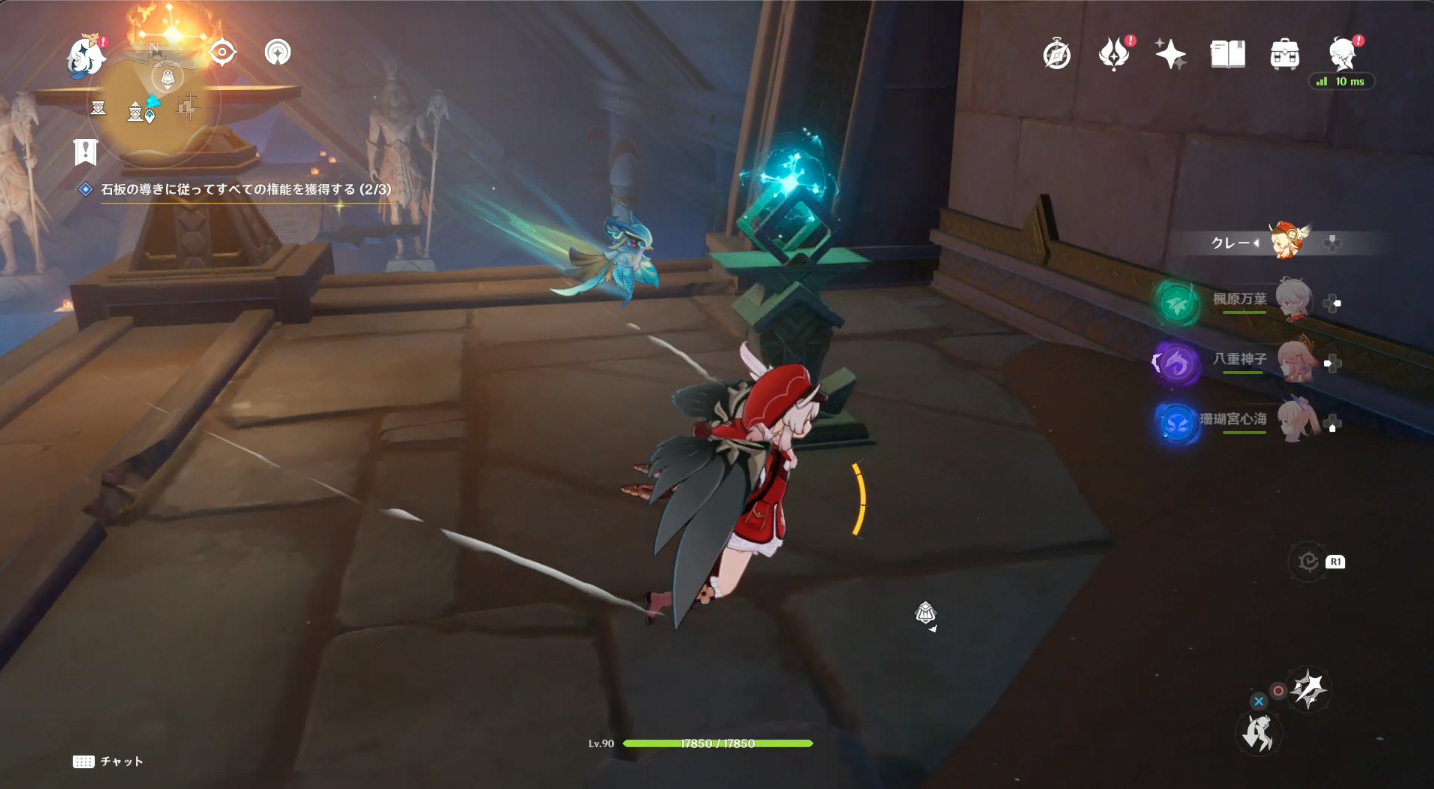This screenshot has height=789, width=1434.
Task: Open the backpack inventory
Action: click(x=1284, y=54)
